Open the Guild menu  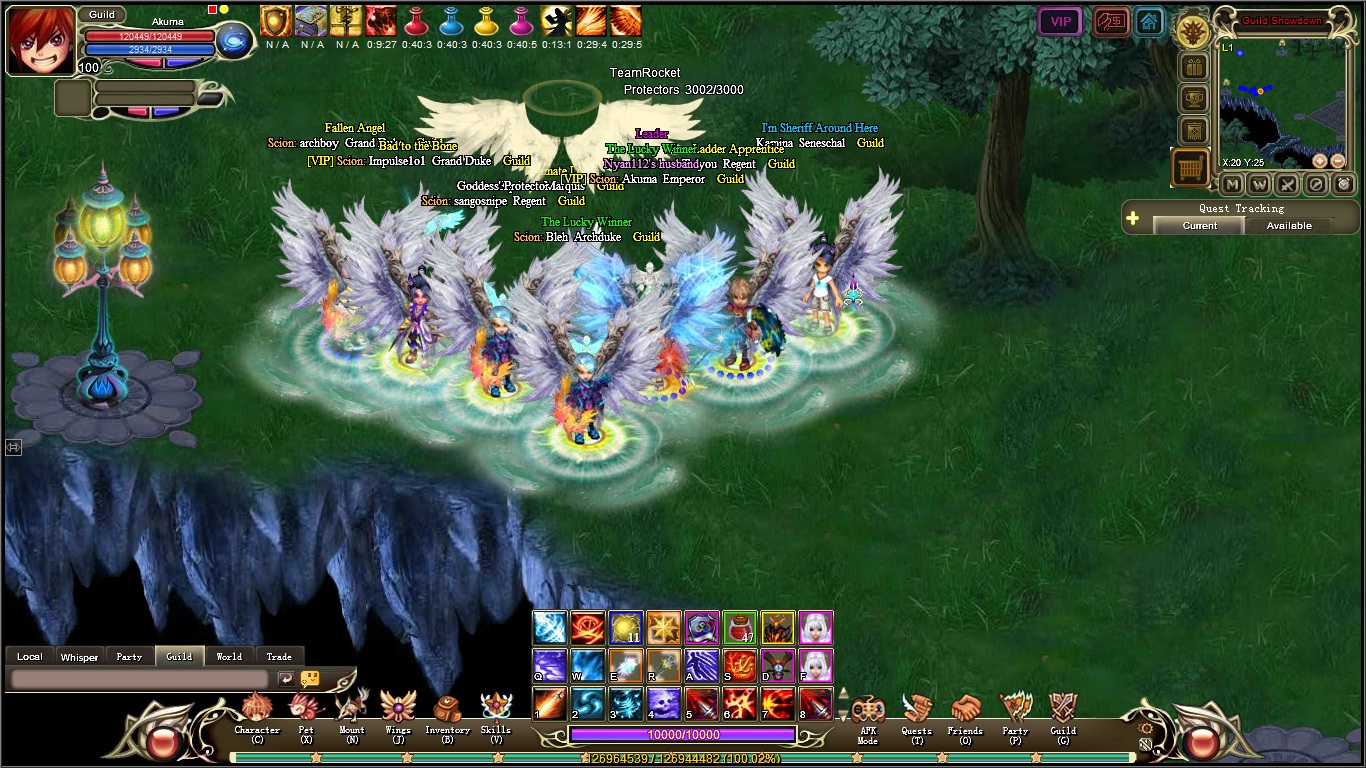(x=1063, y=714)
